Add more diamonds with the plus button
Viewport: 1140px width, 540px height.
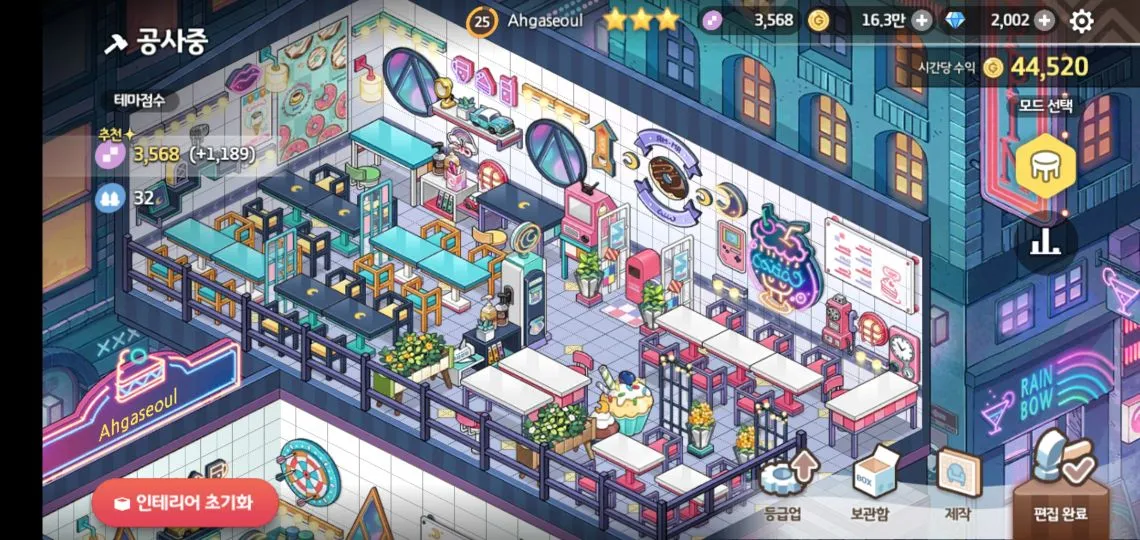pyautogui.click(x=1044, y=20)
